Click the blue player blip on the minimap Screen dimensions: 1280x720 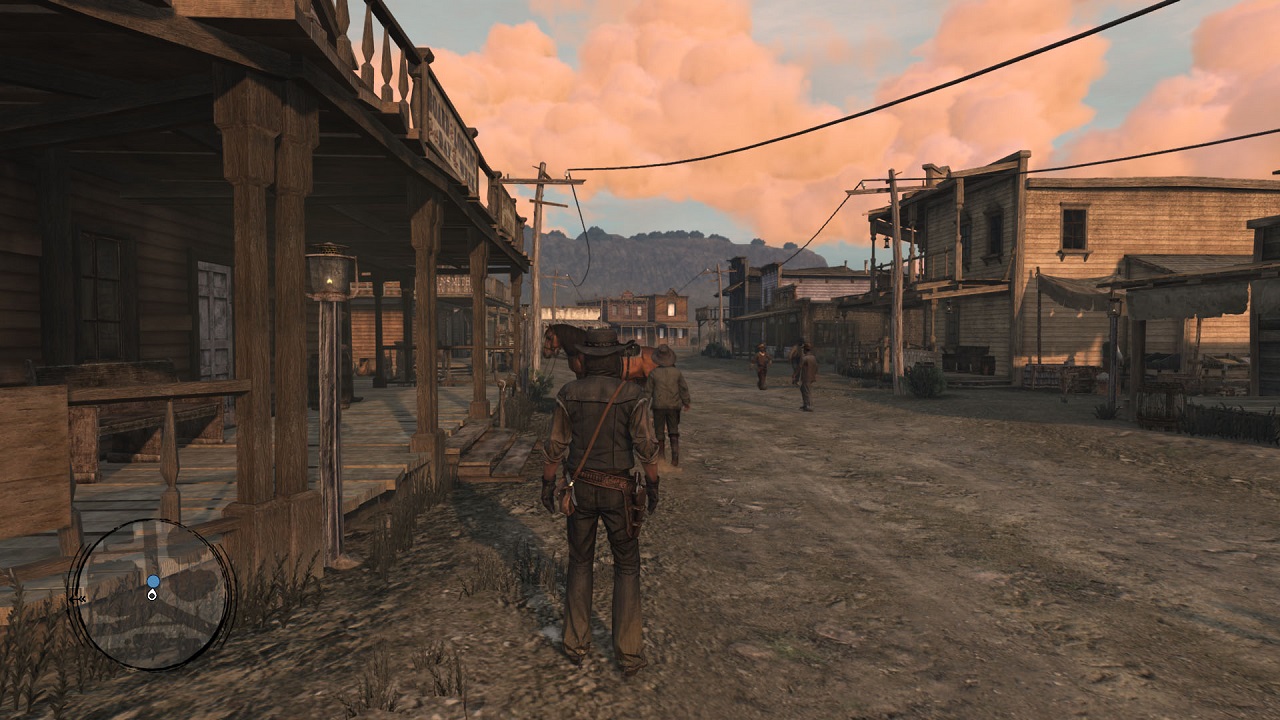point(153,581)
